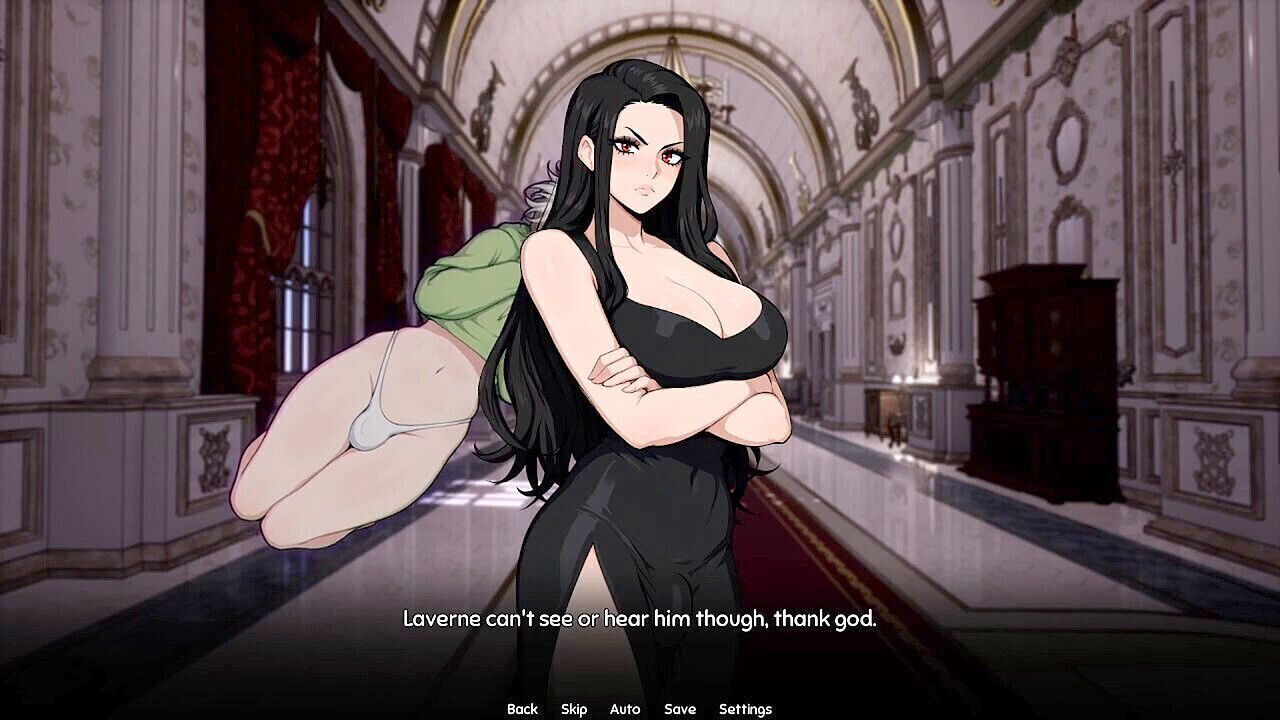Click the Back option at the quick menu

521,708
